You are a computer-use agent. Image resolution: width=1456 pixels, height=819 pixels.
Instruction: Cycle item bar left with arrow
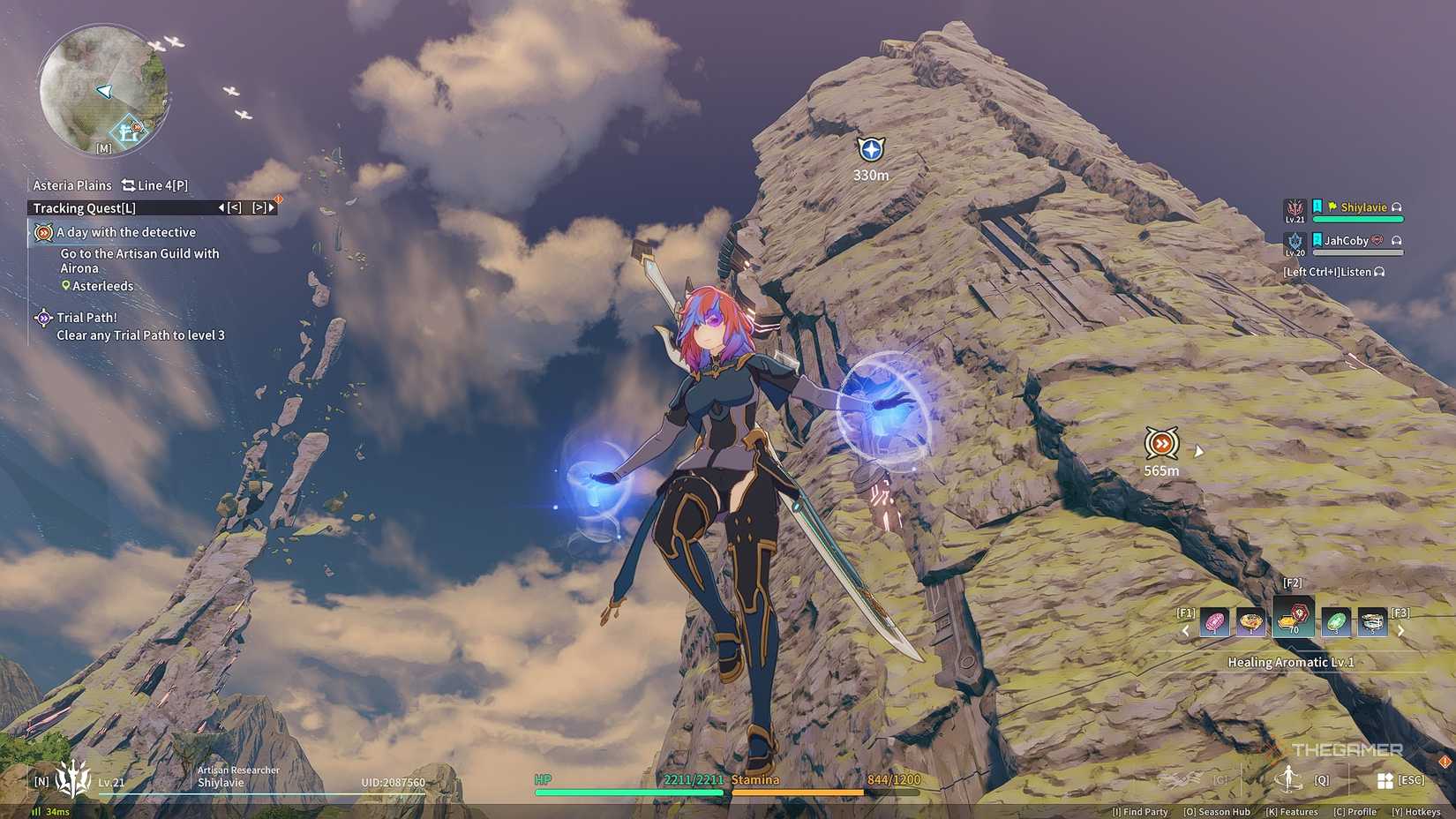[x=1185, y=631]
